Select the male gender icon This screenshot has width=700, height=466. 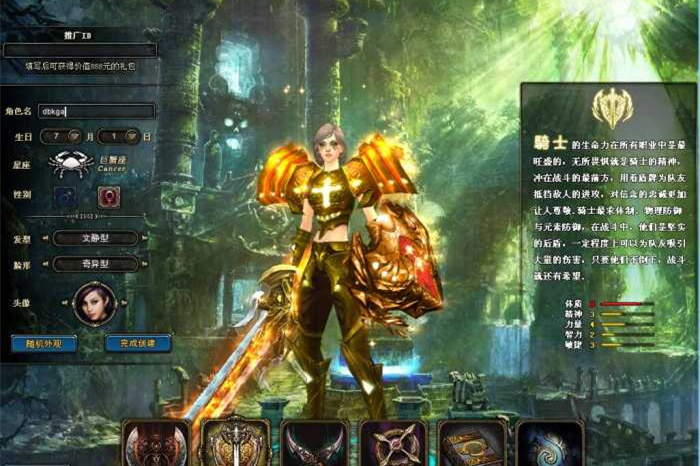coord(65,197)
